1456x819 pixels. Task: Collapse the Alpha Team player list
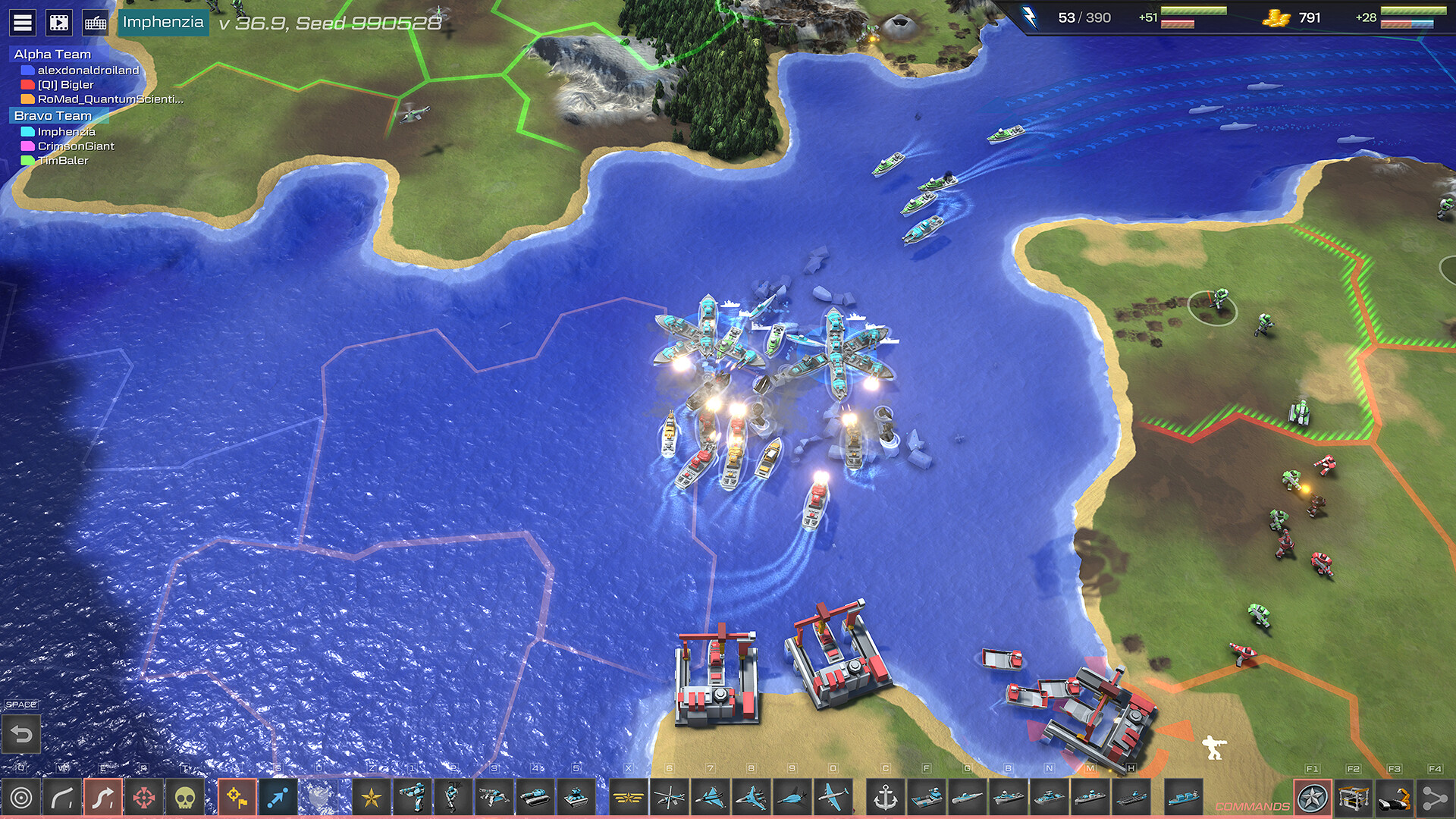(53, 54)
